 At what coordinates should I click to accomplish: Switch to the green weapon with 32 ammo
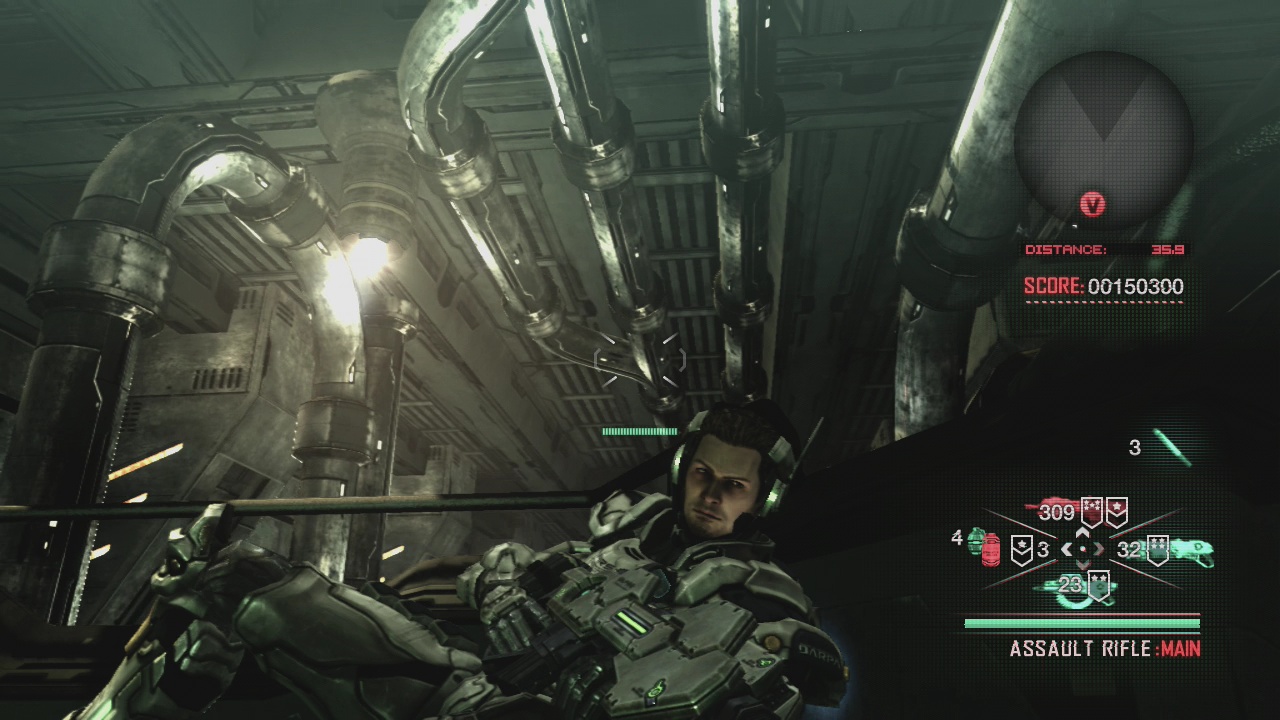pos(1191,550)
